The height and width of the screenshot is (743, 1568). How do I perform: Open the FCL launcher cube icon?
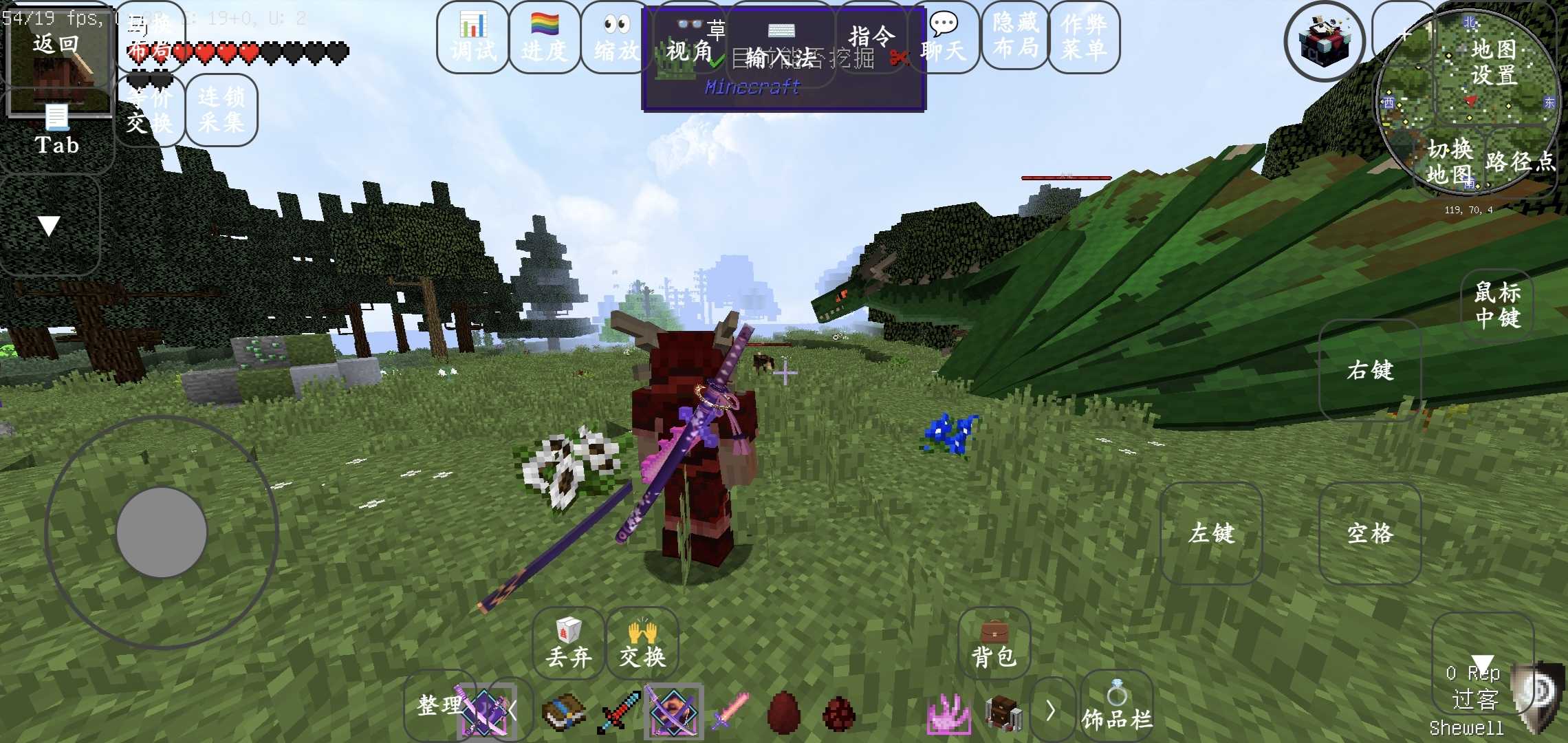coord(1325,41)
